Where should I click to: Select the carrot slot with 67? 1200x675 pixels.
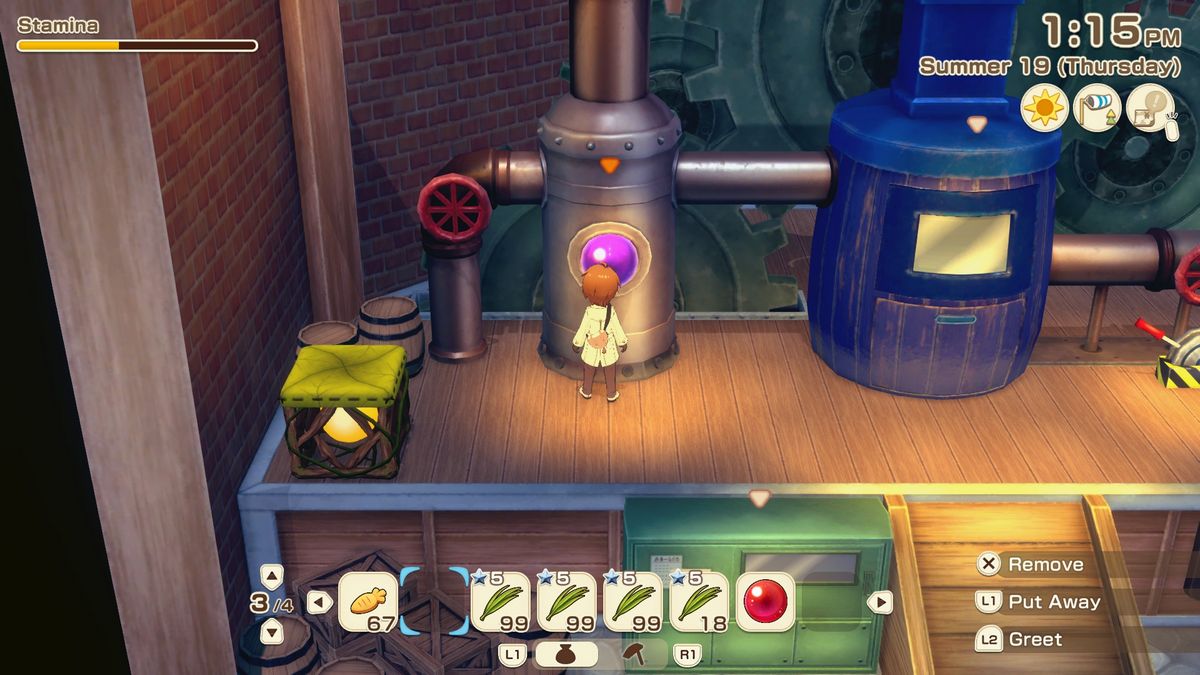(368, 602)
